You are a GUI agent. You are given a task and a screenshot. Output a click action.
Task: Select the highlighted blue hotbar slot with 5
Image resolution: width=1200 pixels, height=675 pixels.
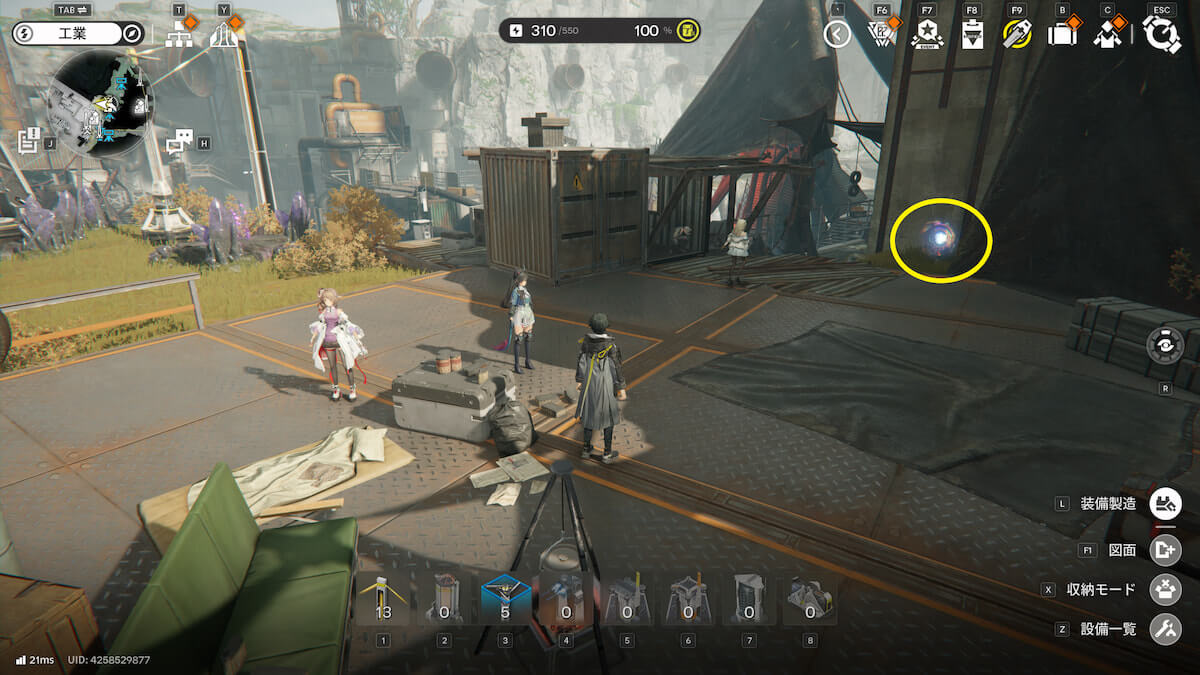click(506, 600)
